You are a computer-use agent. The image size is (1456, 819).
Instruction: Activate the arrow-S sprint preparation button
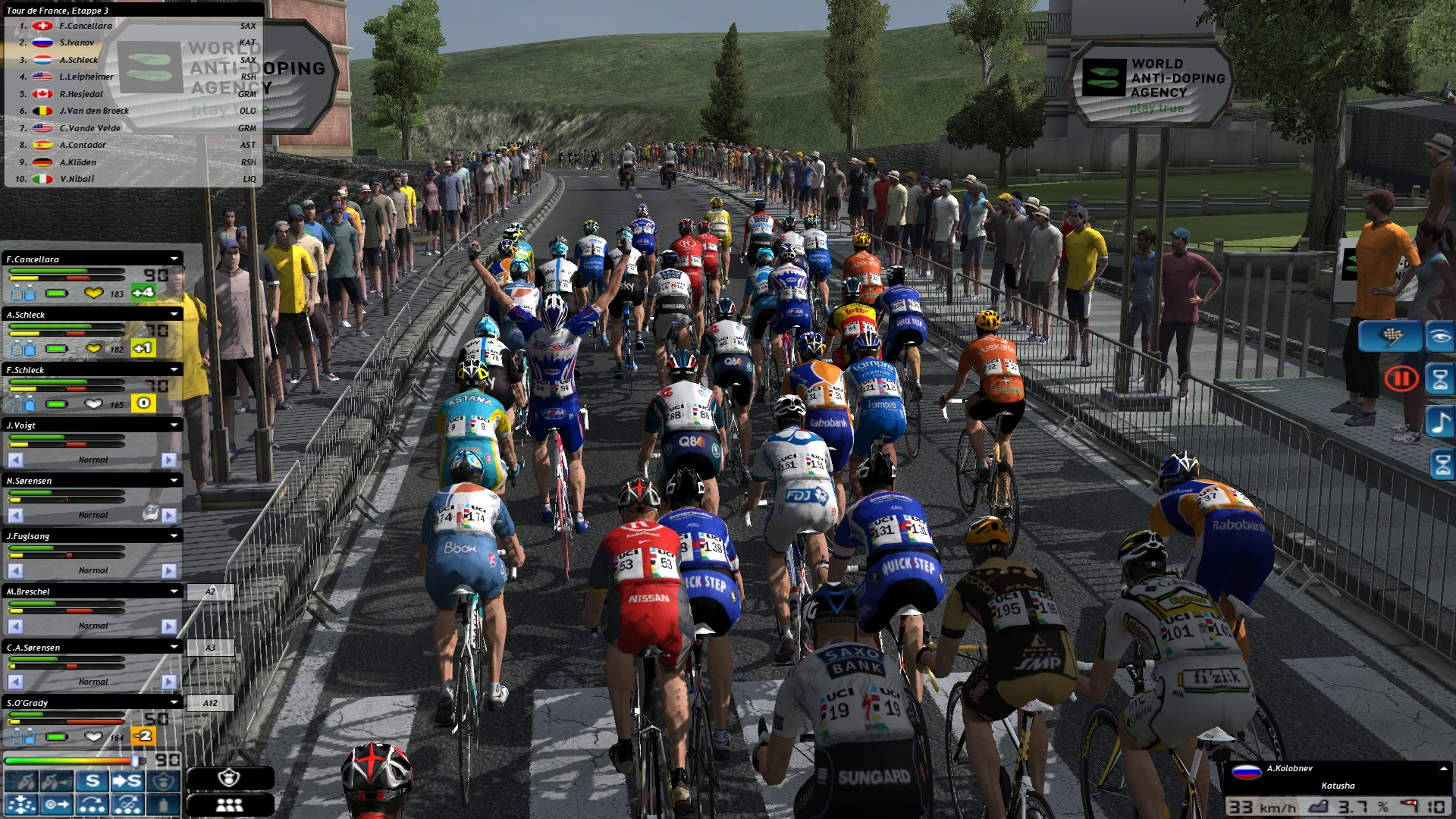[x=127, y=781]
